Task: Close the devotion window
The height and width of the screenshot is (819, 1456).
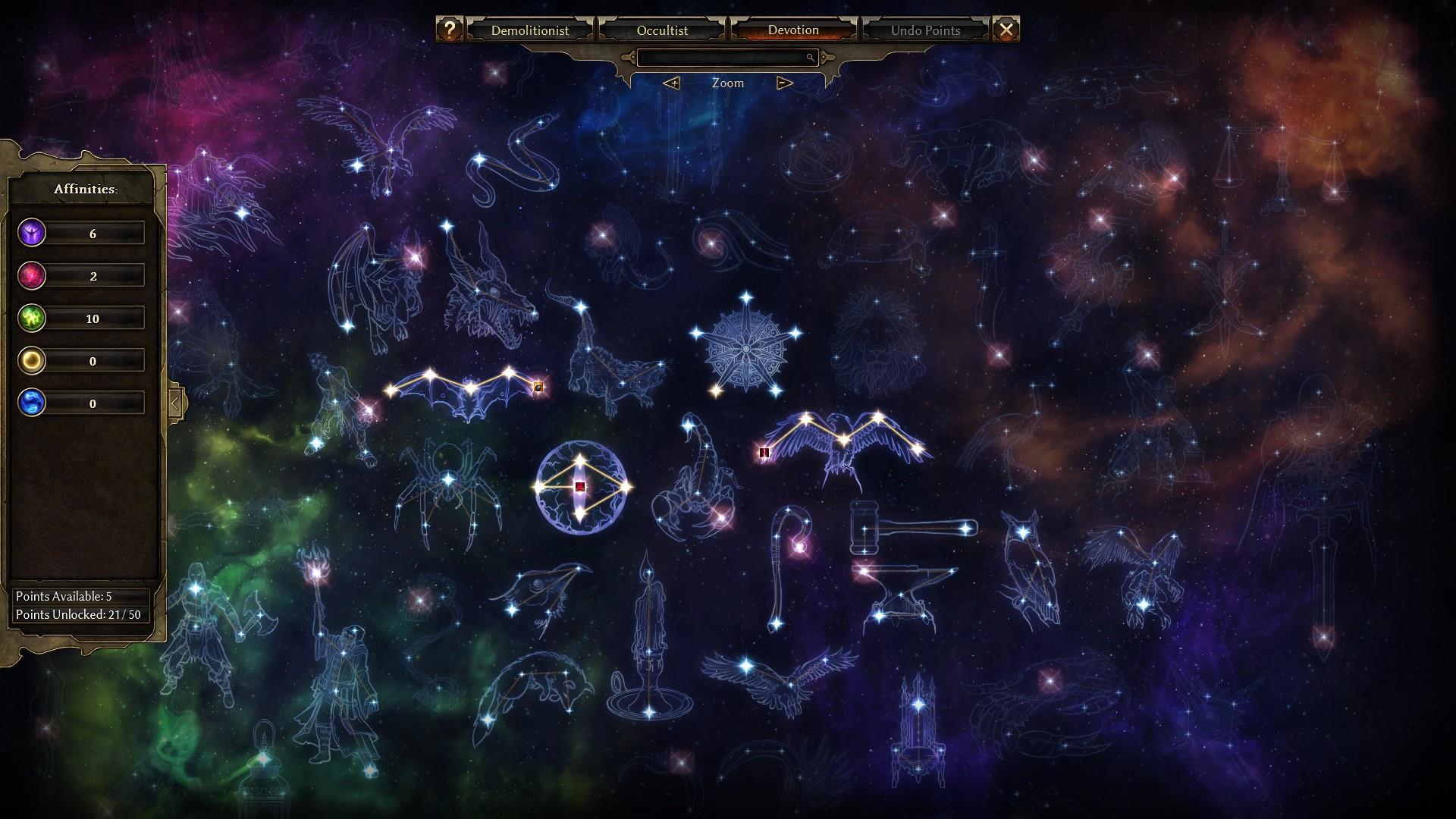Action: point(1006,30)
